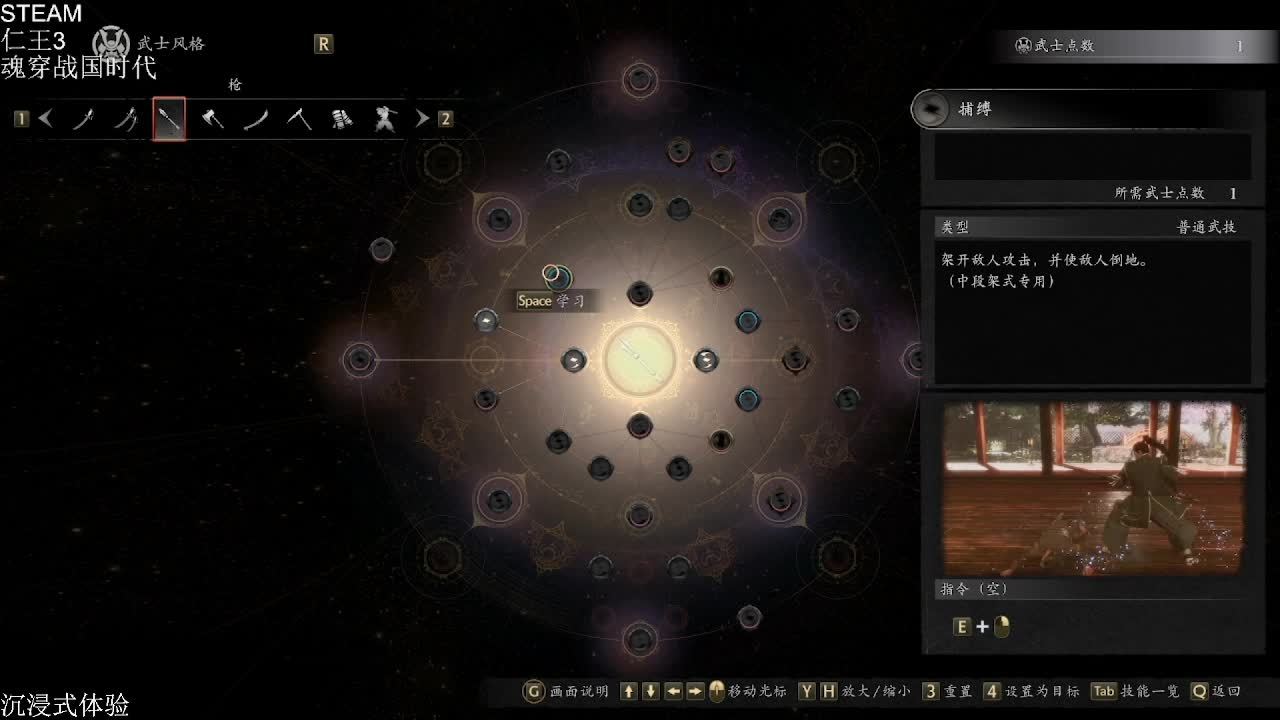The image size is (1280, 720).
Task: Click the right arrow of the weapon tabs
Action: pyautogui.click(x=422, y=119)
